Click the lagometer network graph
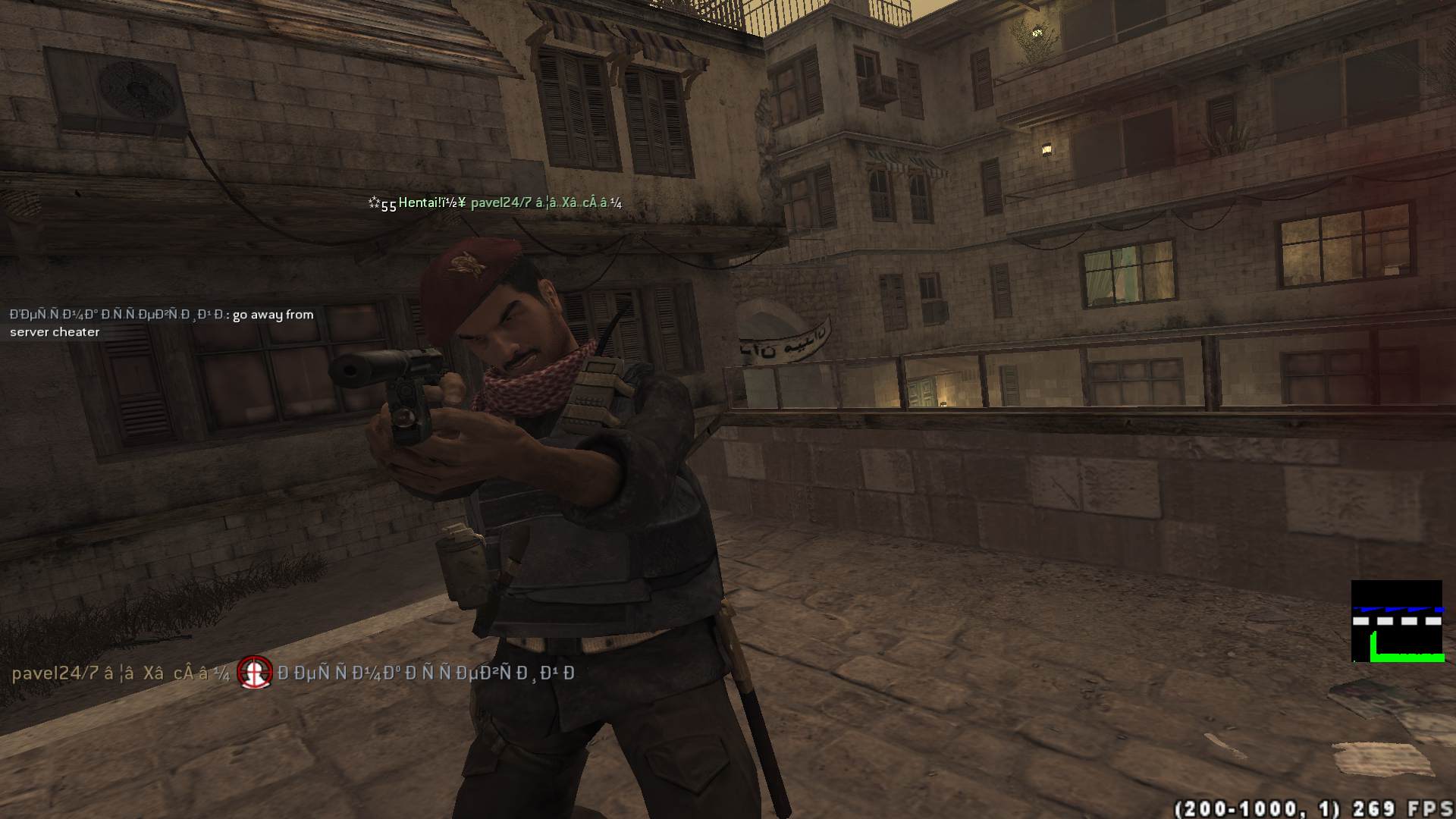Image resolution: width=1456 pixels, height=819 pixels. [x=1396, y=621]
